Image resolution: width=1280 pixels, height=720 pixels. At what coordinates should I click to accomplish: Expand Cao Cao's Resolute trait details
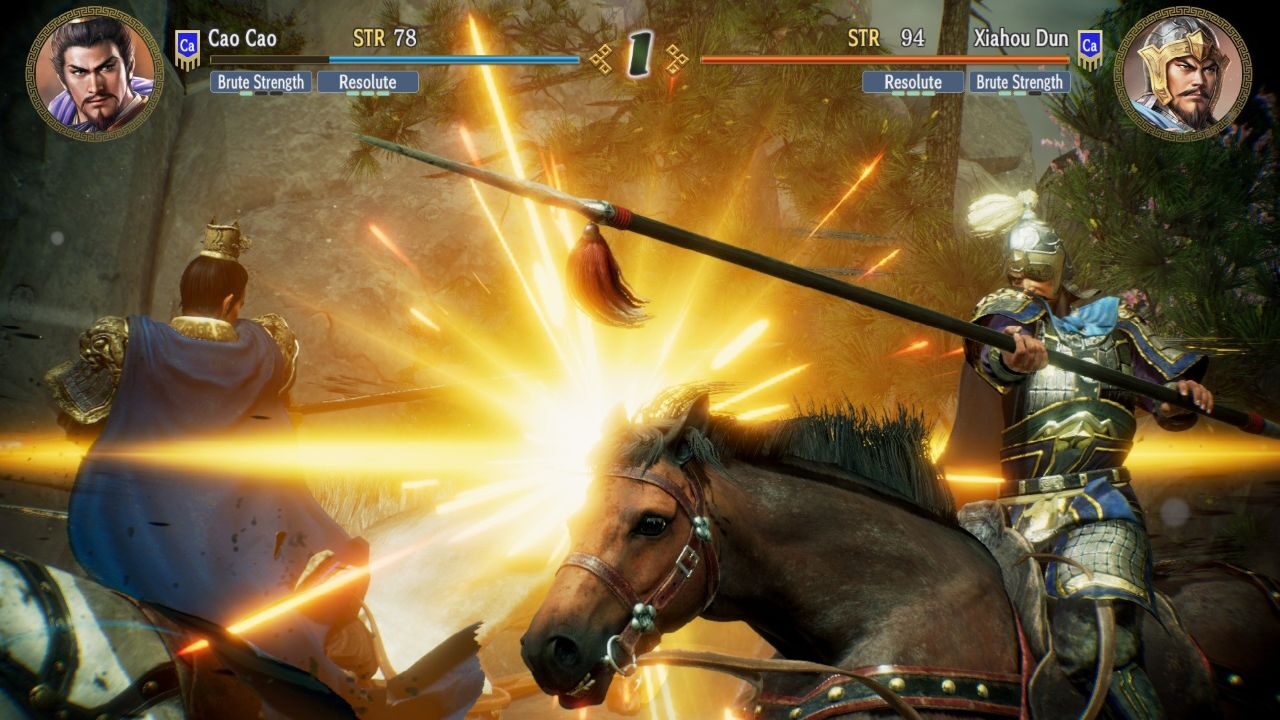click(367, 82)
